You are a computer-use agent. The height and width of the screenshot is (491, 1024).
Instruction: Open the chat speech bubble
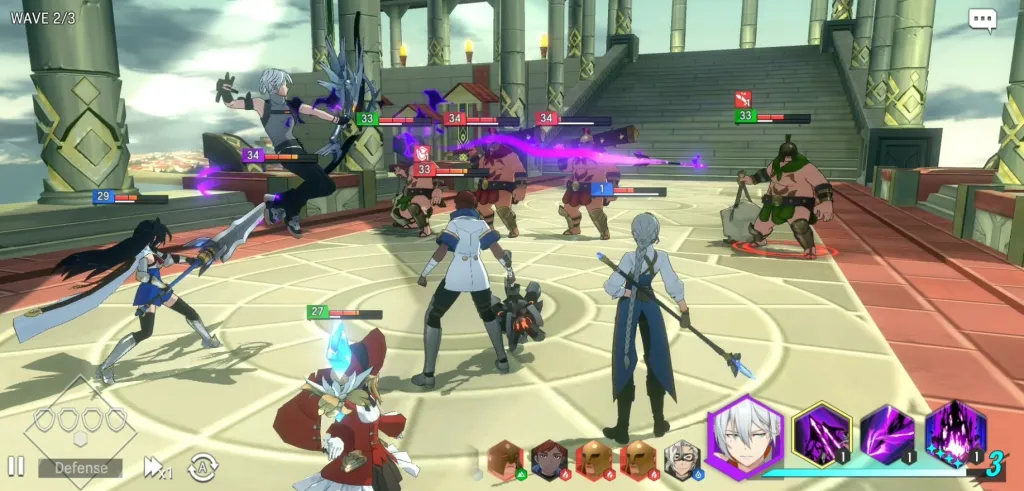tap(982, 21)
